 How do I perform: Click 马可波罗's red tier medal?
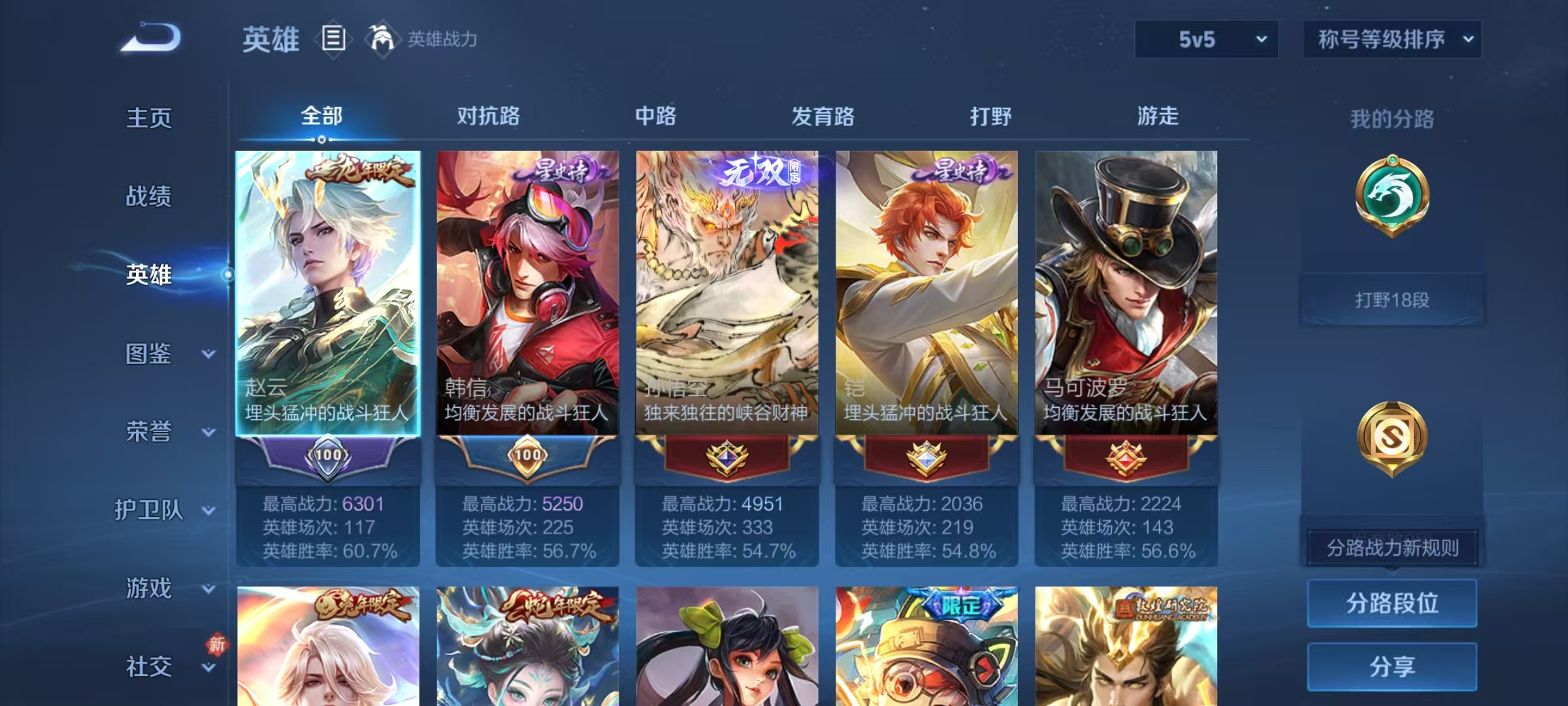[x=1127, y=458]
